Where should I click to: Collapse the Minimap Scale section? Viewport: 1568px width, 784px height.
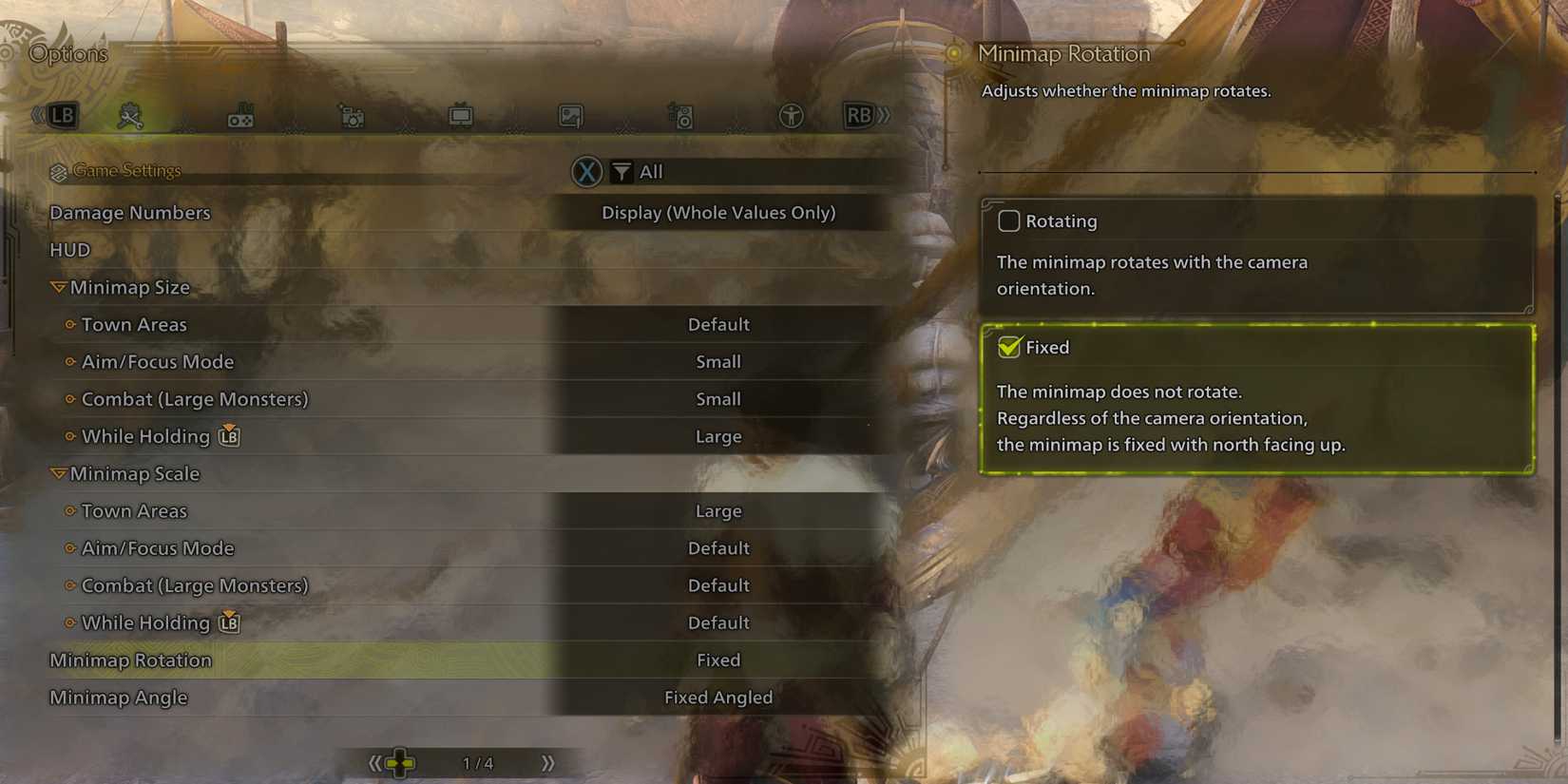pos(59,473)
